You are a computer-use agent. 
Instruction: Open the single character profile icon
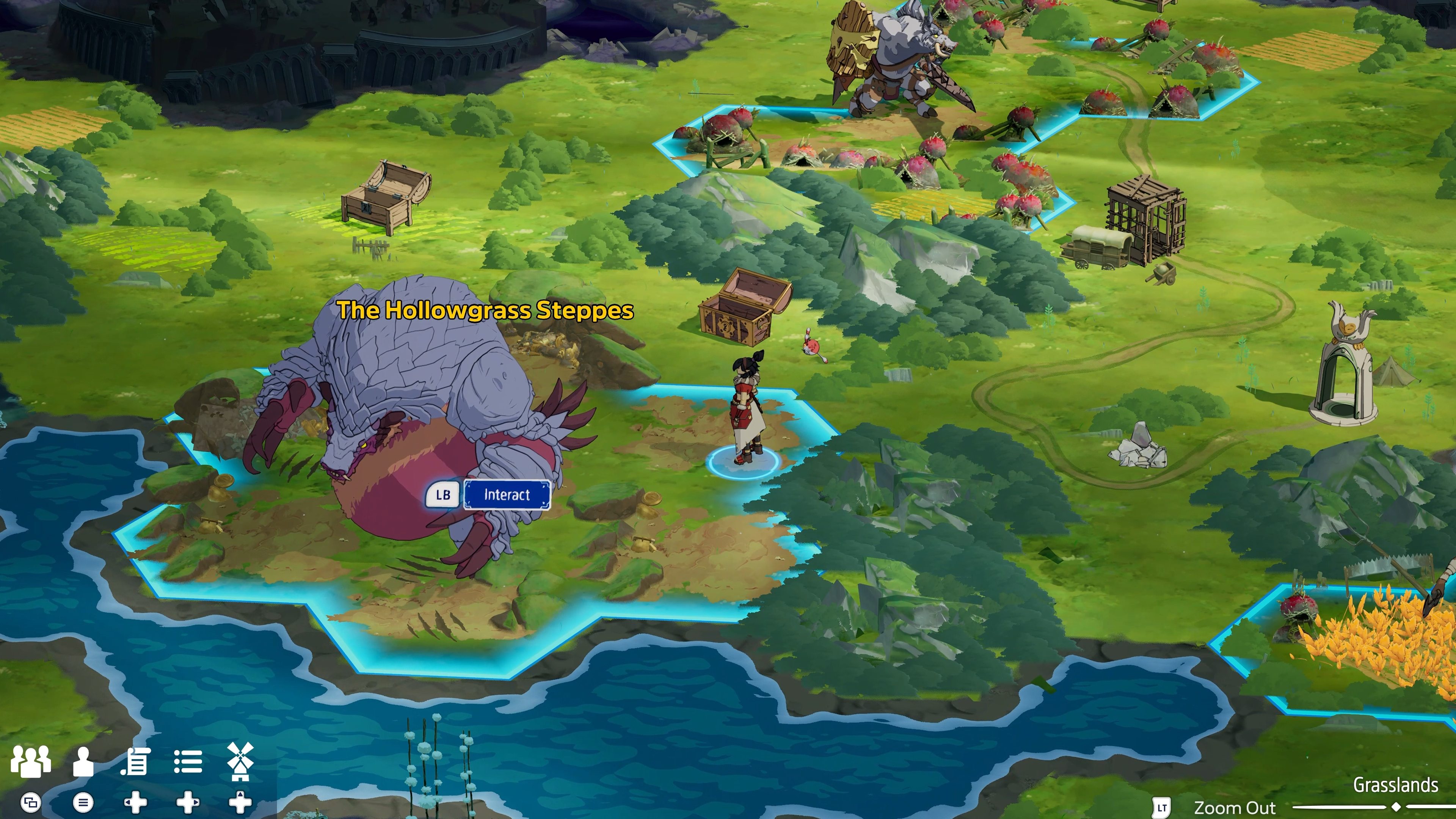click(83, 761)
